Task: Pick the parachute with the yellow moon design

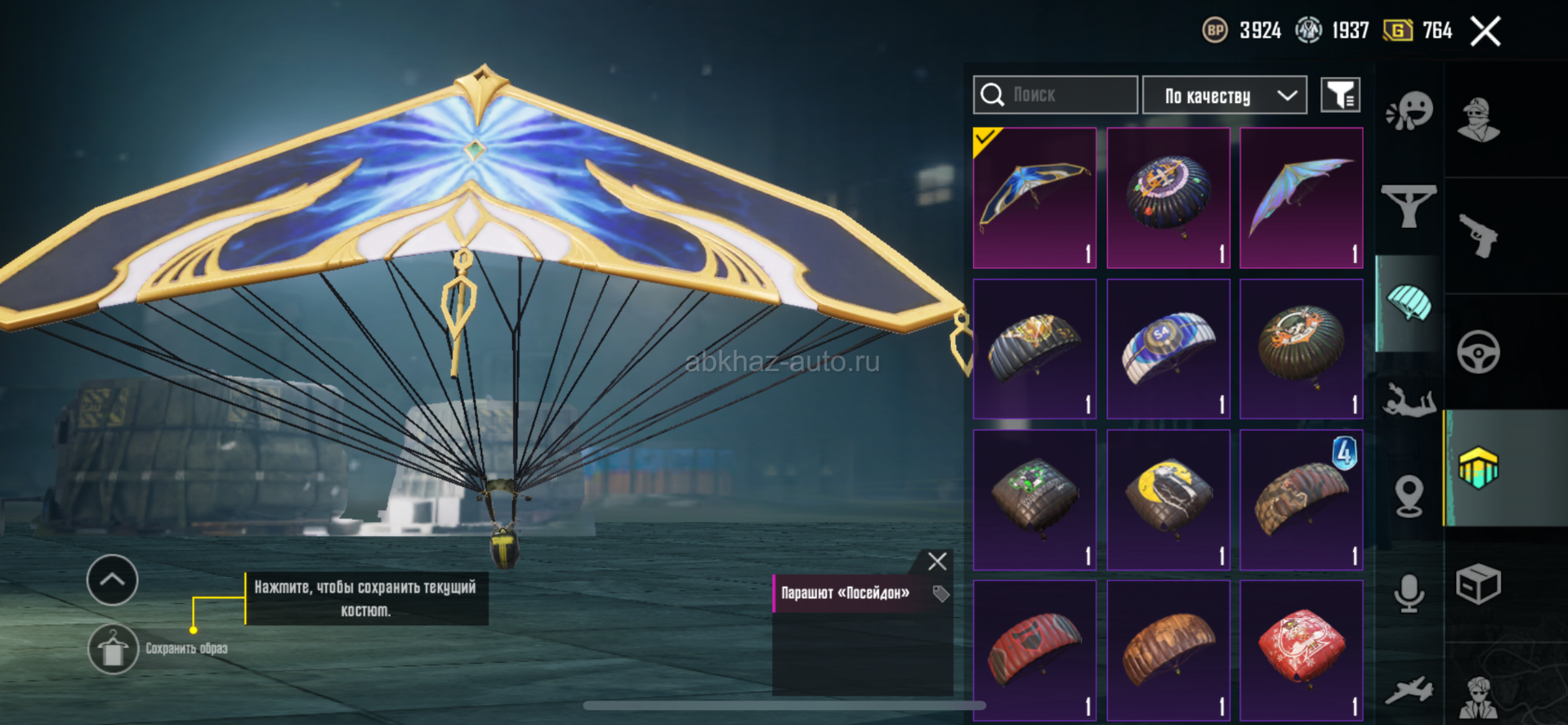Action: pos(1168,500)
